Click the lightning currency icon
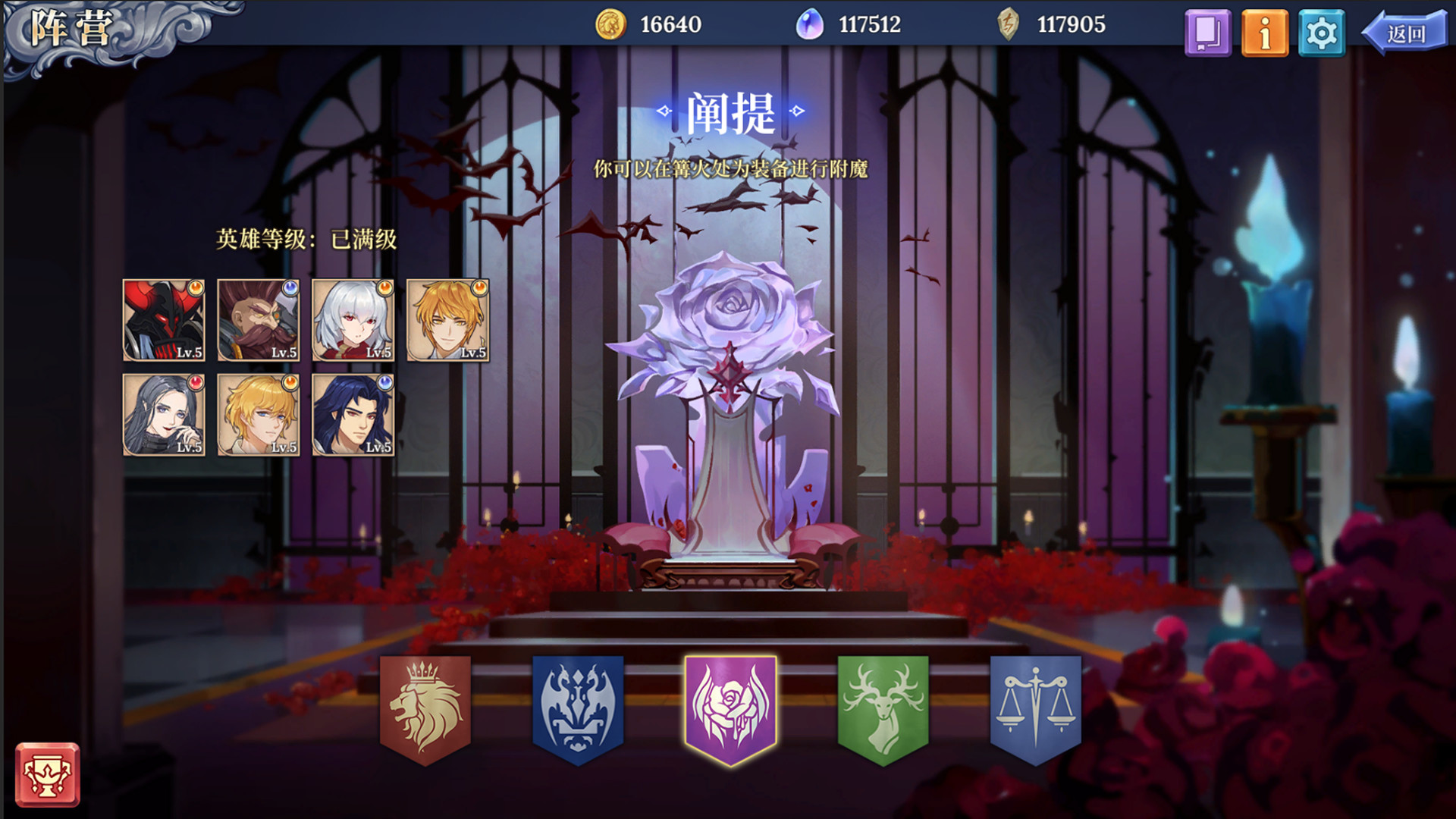 (x=1009, y=24)
